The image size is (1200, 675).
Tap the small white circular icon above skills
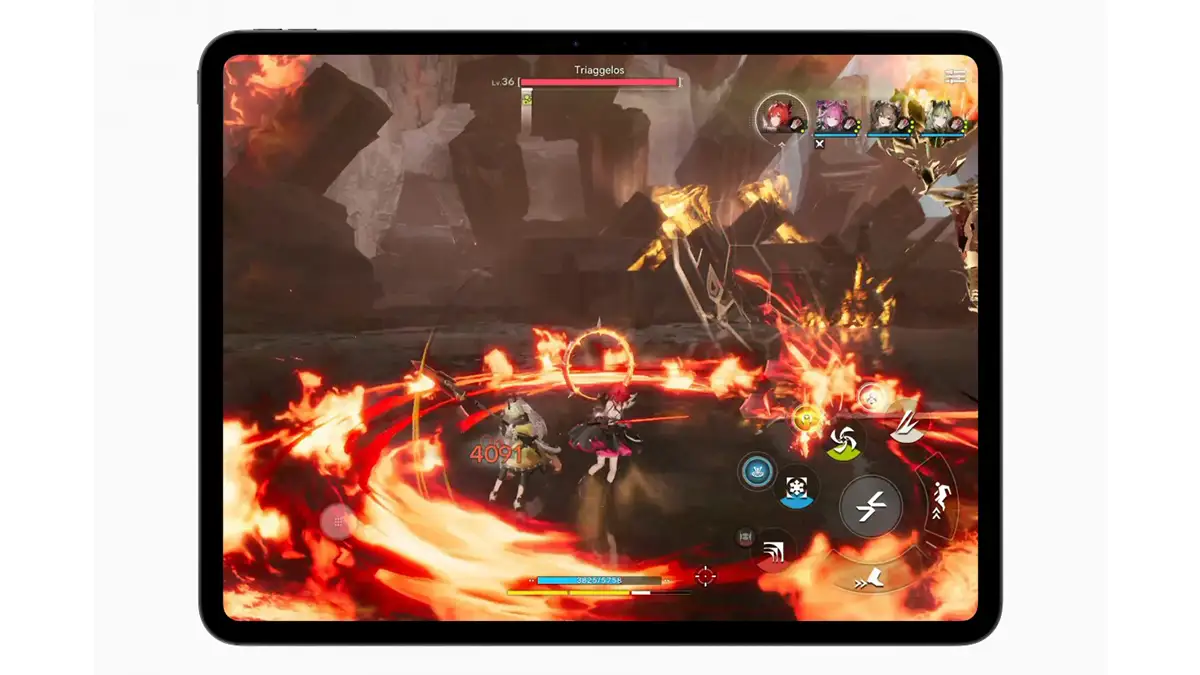tap(871, 397)
